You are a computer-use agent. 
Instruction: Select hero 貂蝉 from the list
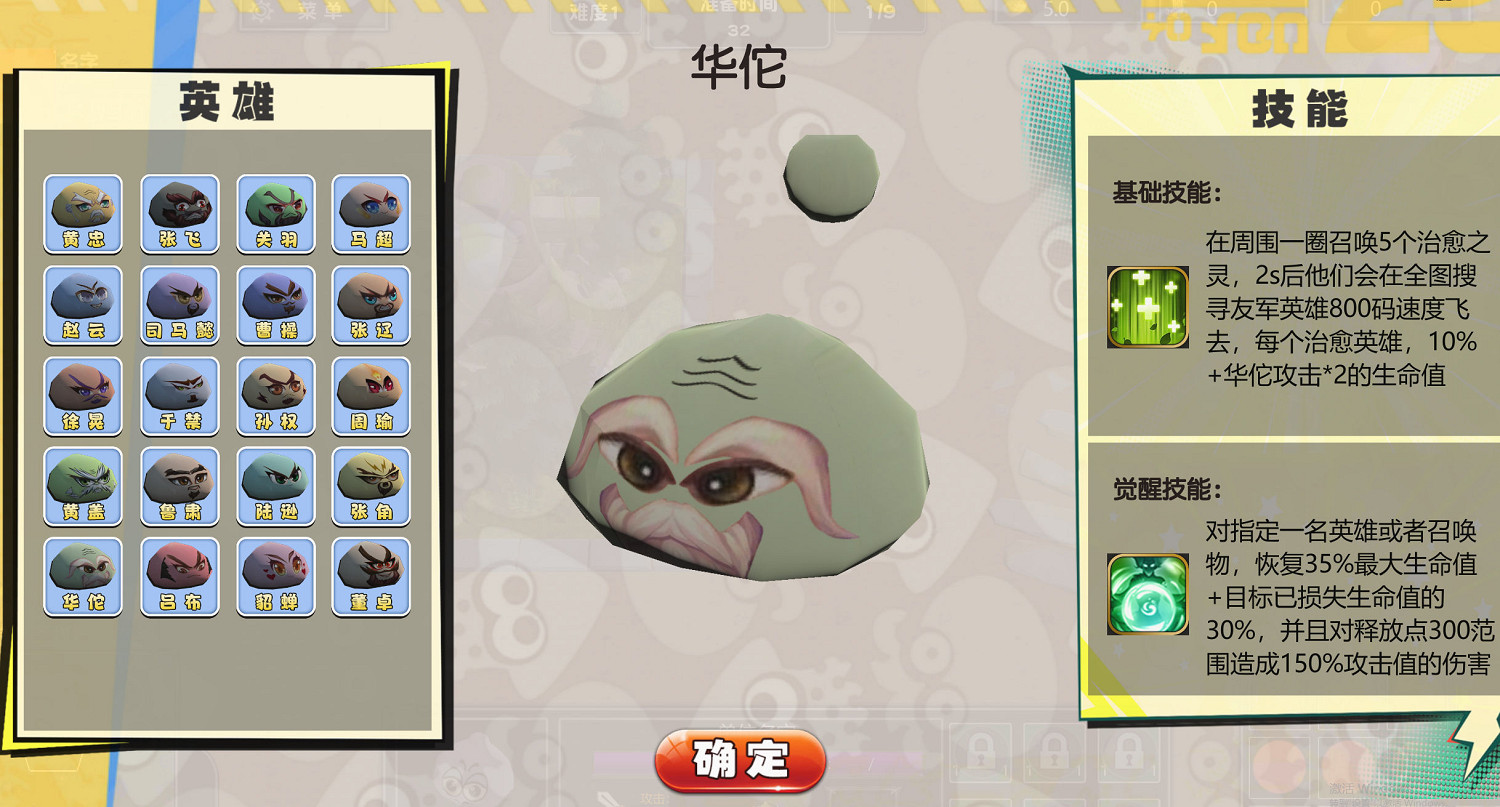tap(275, 575)
